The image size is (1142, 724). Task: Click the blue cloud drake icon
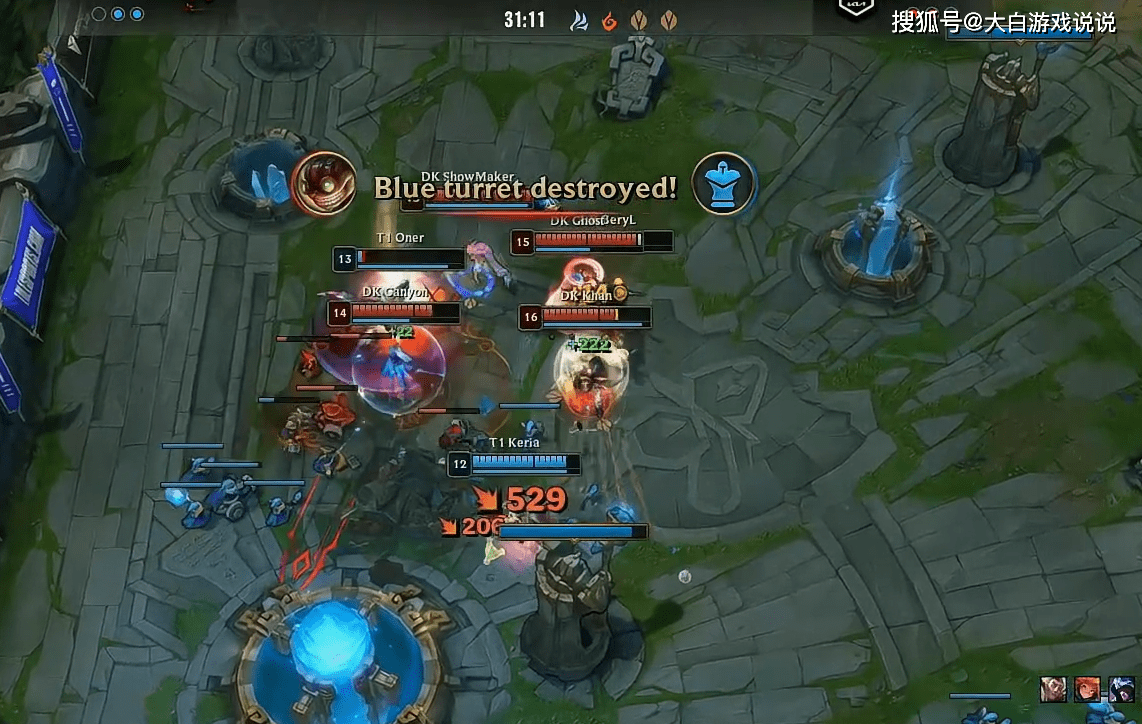(579, 20)
